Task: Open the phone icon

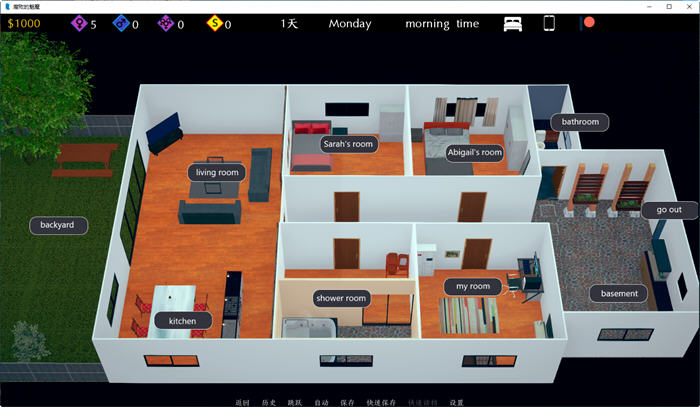Action: click(x=549, y=23)
